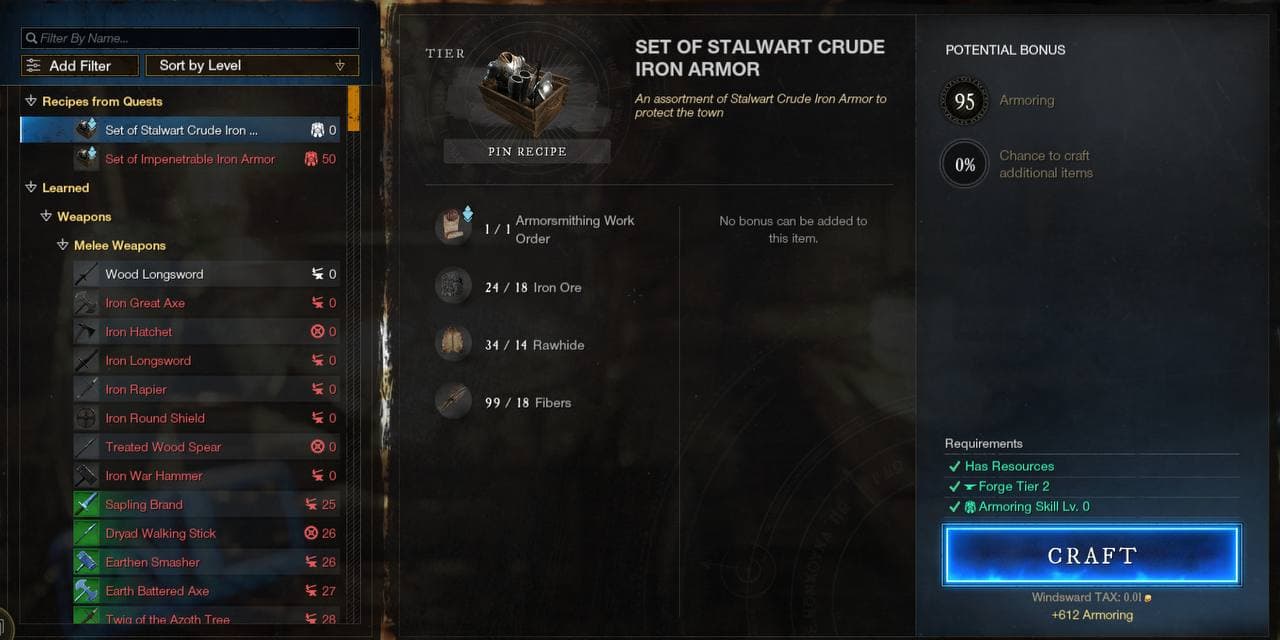Select the Iron Round Shield recipe
This screenshot has height=640, width=1280.
click(x=155, y=418)
